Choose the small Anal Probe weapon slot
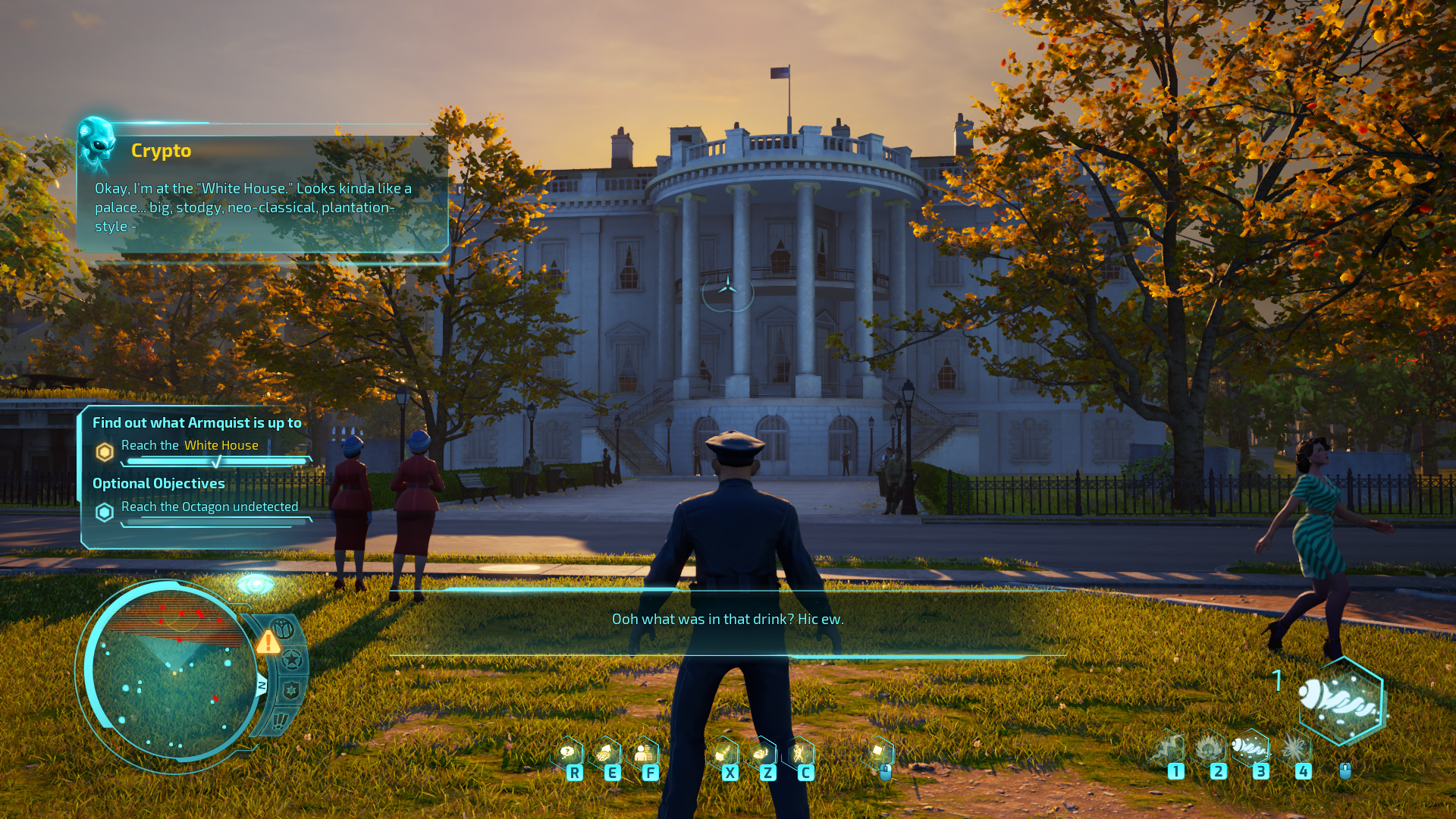This screenshot has height=819, width=1456. coord(1252,748)
